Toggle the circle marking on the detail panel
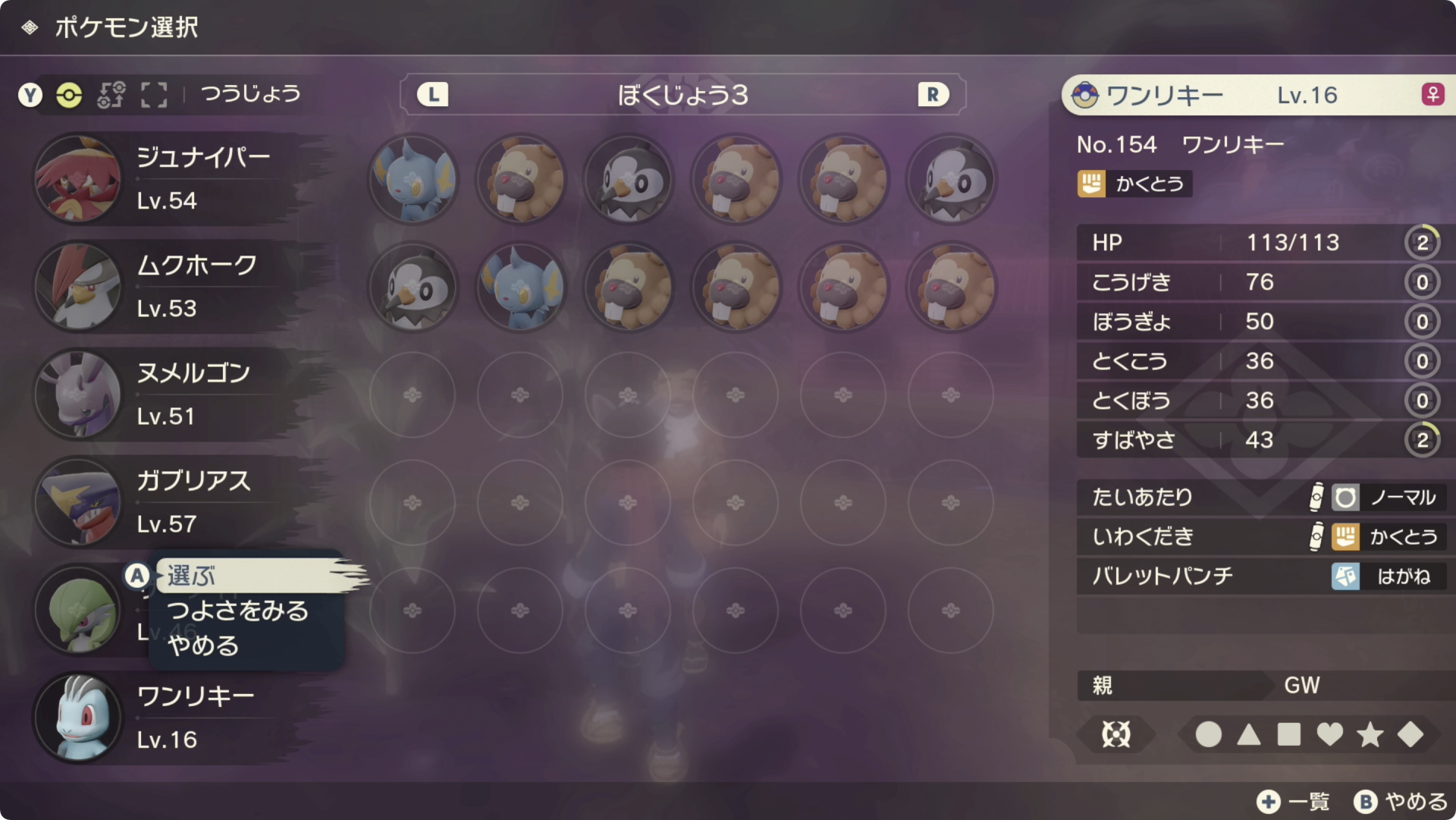The width and height of the screenshot is (1456, 820). point(1208,735)
